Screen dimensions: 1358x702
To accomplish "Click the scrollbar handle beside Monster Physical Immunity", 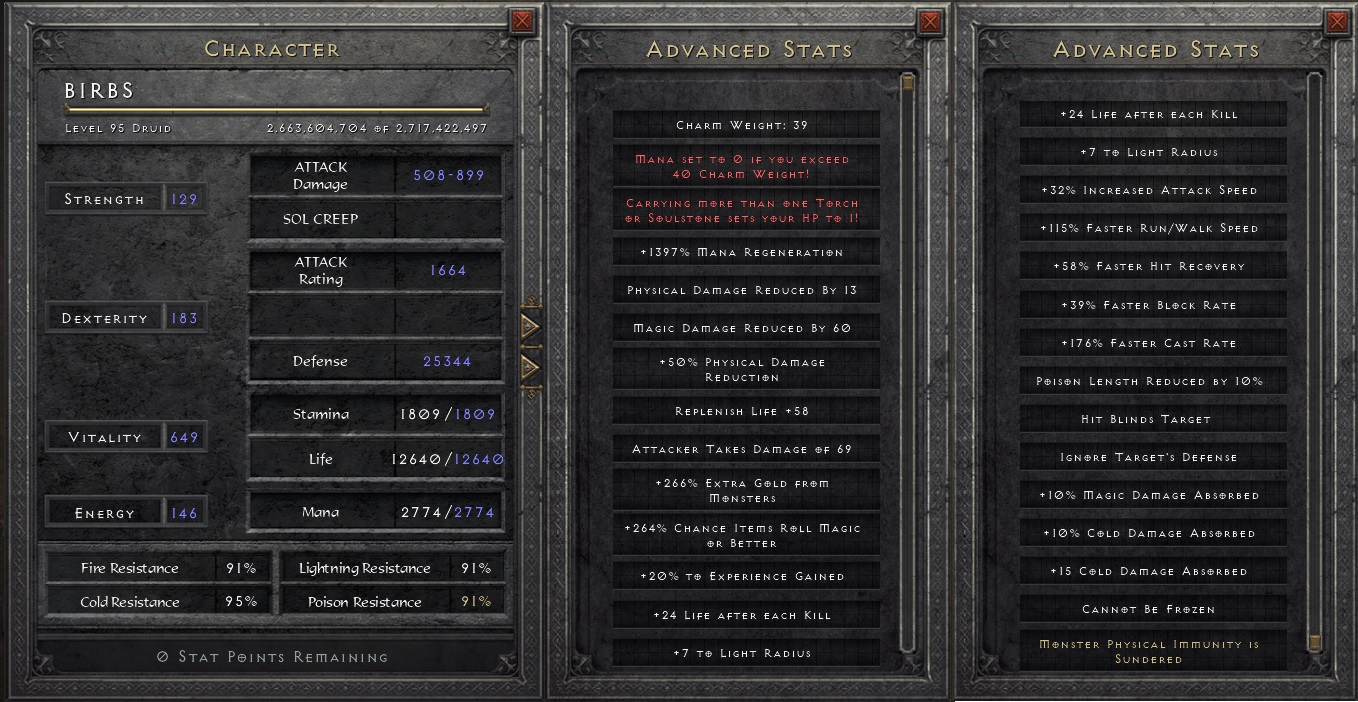I will pyautogui.click(x=1315, y=641).
